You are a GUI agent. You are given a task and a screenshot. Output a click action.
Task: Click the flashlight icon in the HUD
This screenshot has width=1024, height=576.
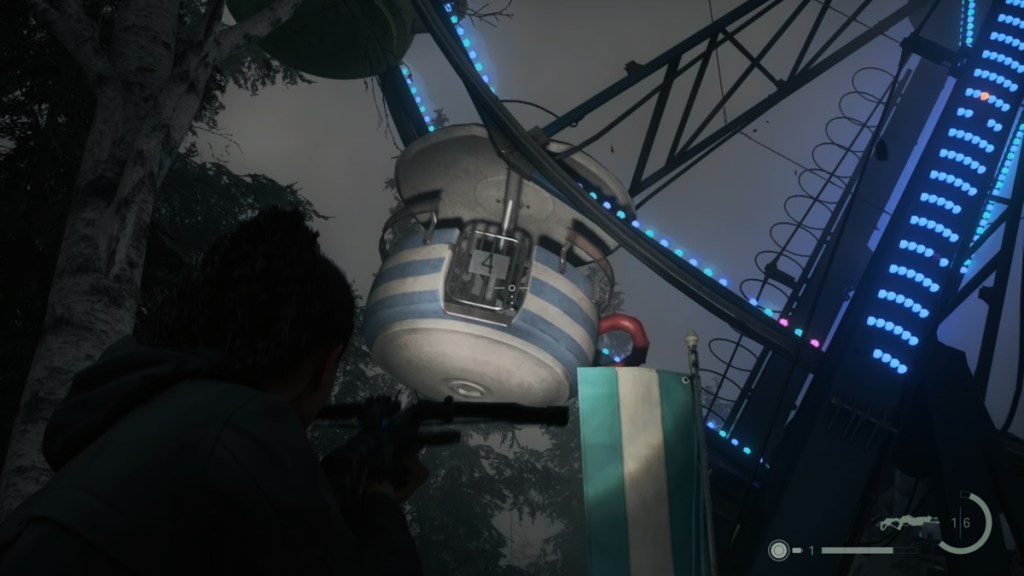778,549
